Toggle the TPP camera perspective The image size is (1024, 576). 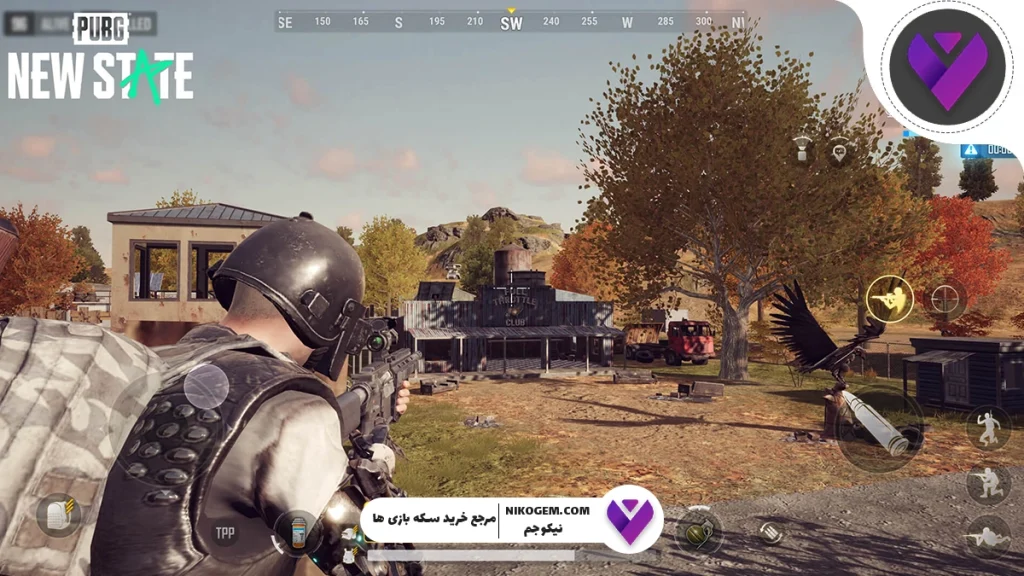coord(225,533)
